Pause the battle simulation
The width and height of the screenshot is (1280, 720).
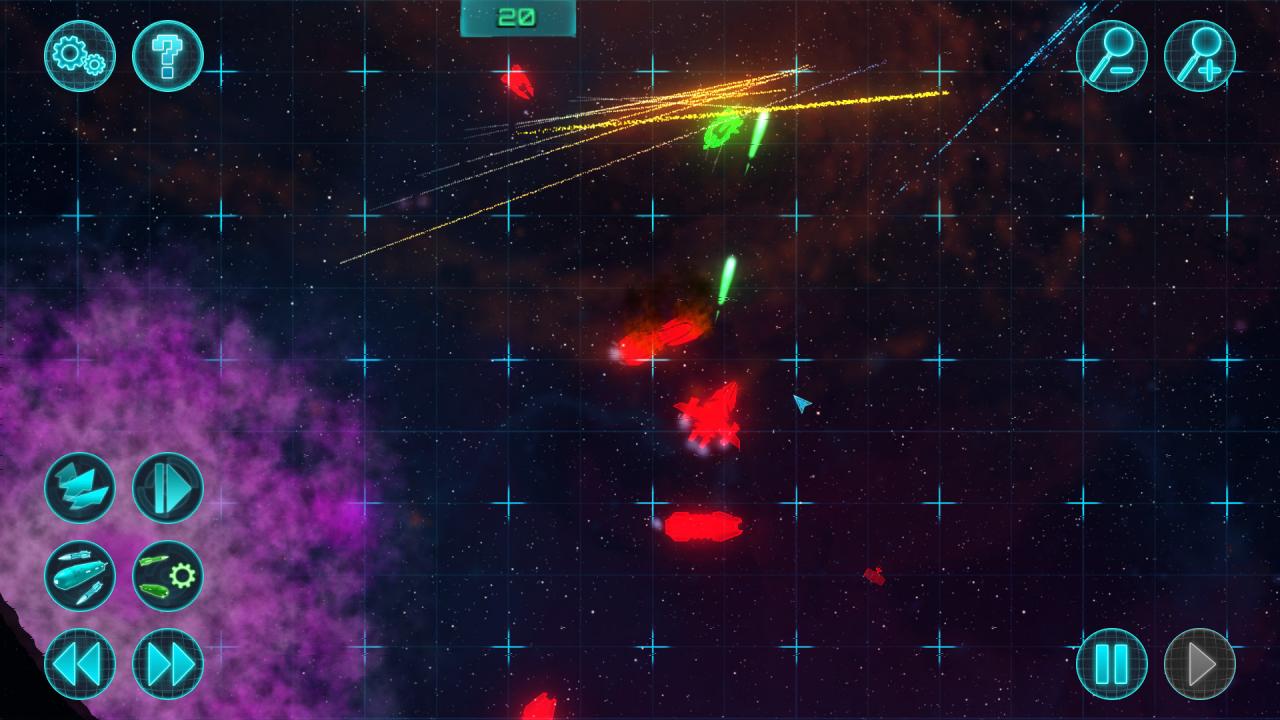[1113, 662]
